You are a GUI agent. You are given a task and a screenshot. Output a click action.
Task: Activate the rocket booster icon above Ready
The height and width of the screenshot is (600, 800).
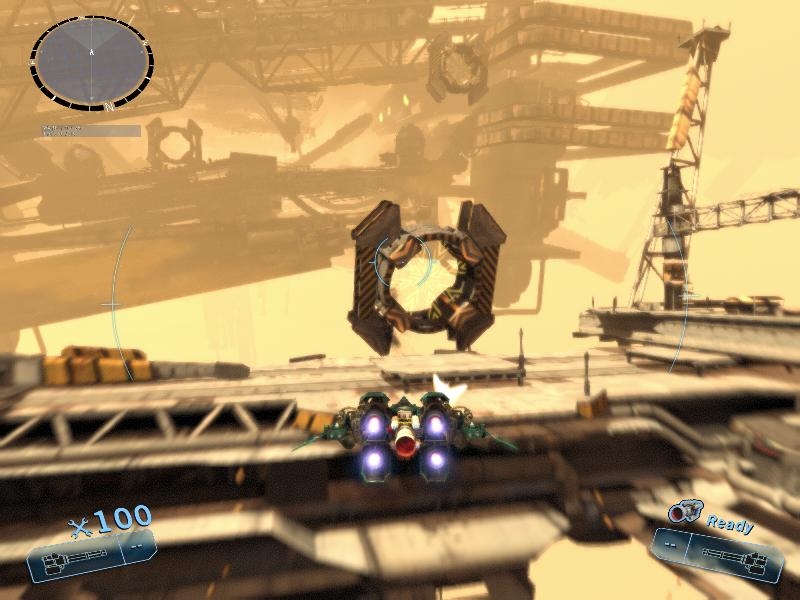pos(685,512)
